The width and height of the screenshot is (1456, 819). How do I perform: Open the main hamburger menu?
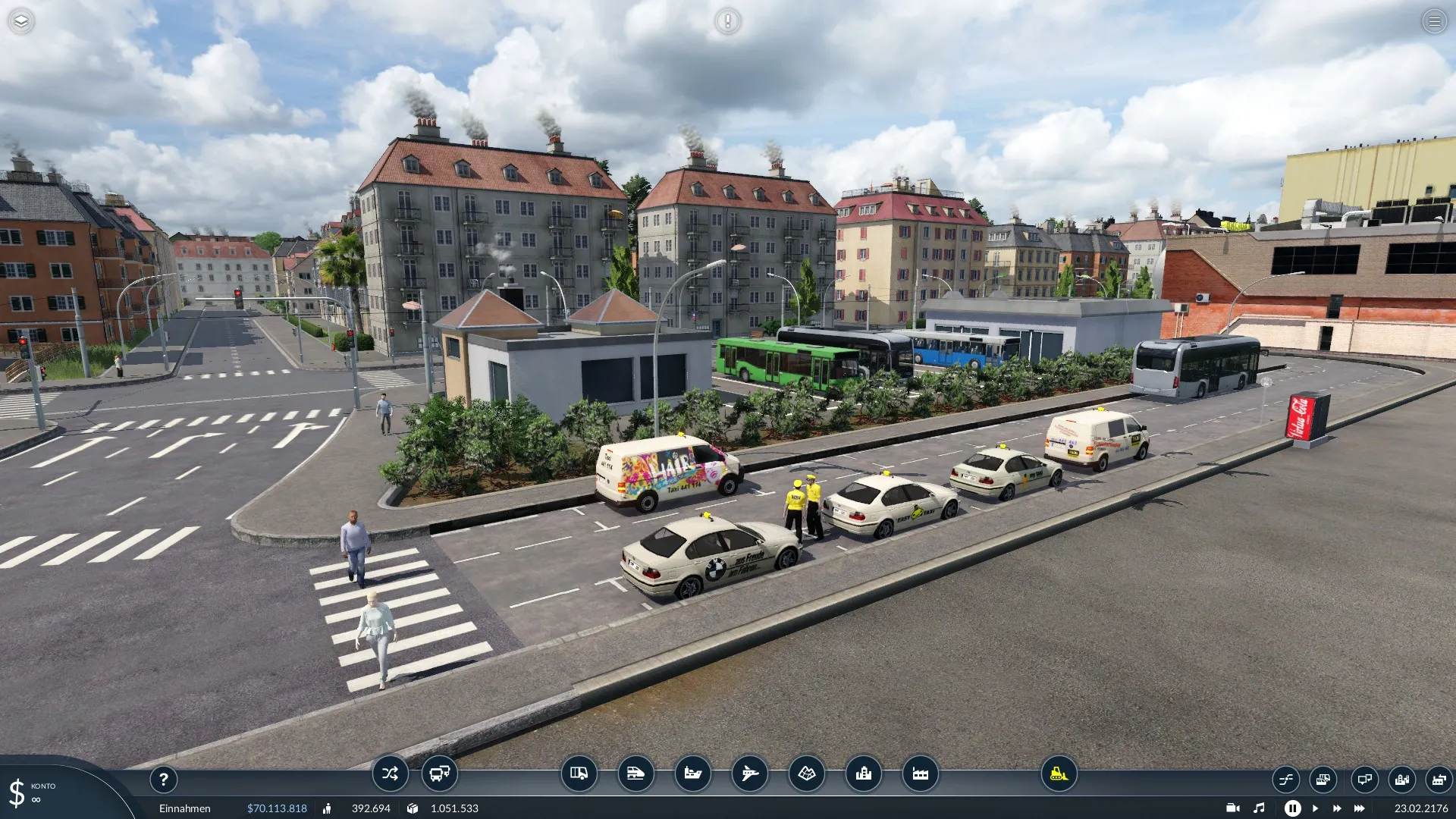(1434, 21)
